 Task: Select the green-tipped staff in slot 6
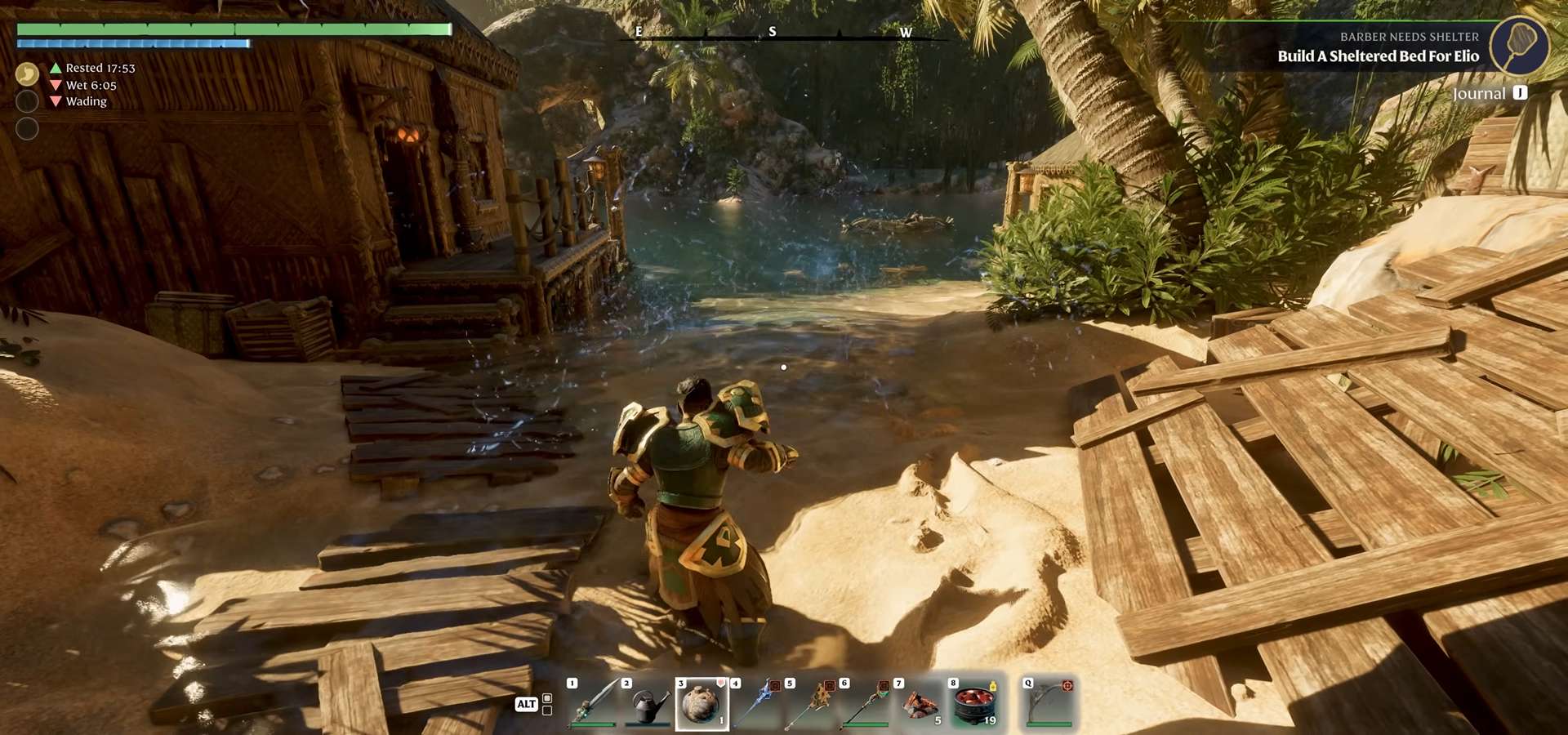pyautogui.click(x=866, y=703)
